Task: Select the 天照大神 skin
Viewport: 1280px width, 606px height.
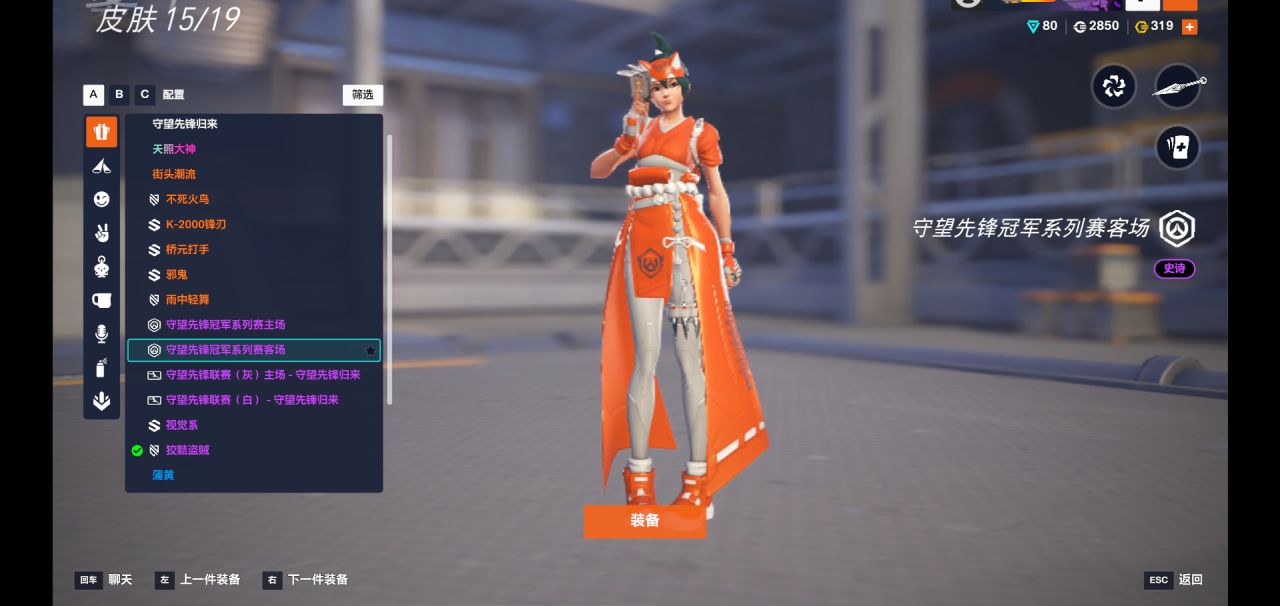Action: click(x=174, y=149)
